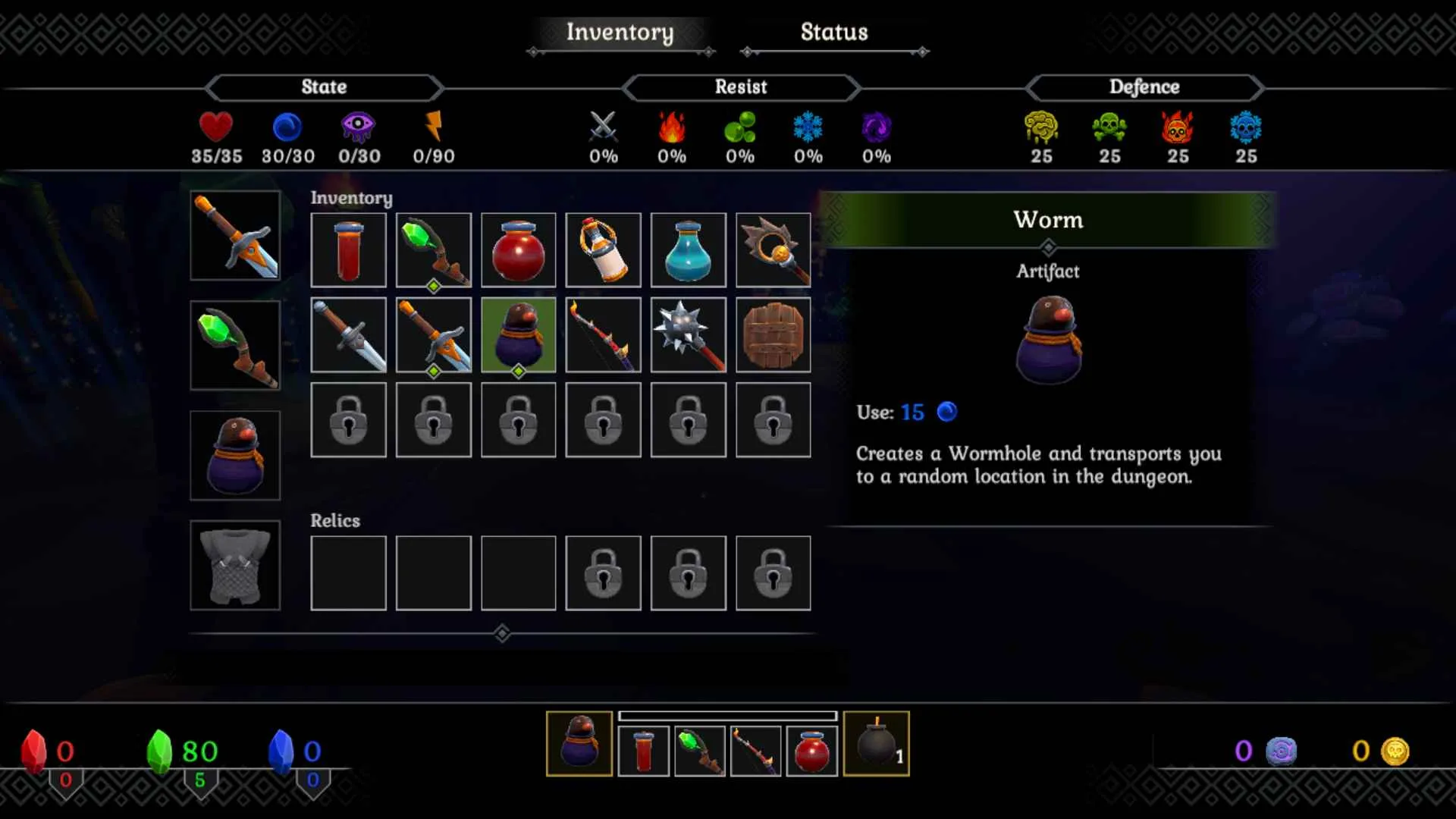The width and height of the screenshot is (1456, 819).
Task: Switch to the Status tab
Action: 833,33
